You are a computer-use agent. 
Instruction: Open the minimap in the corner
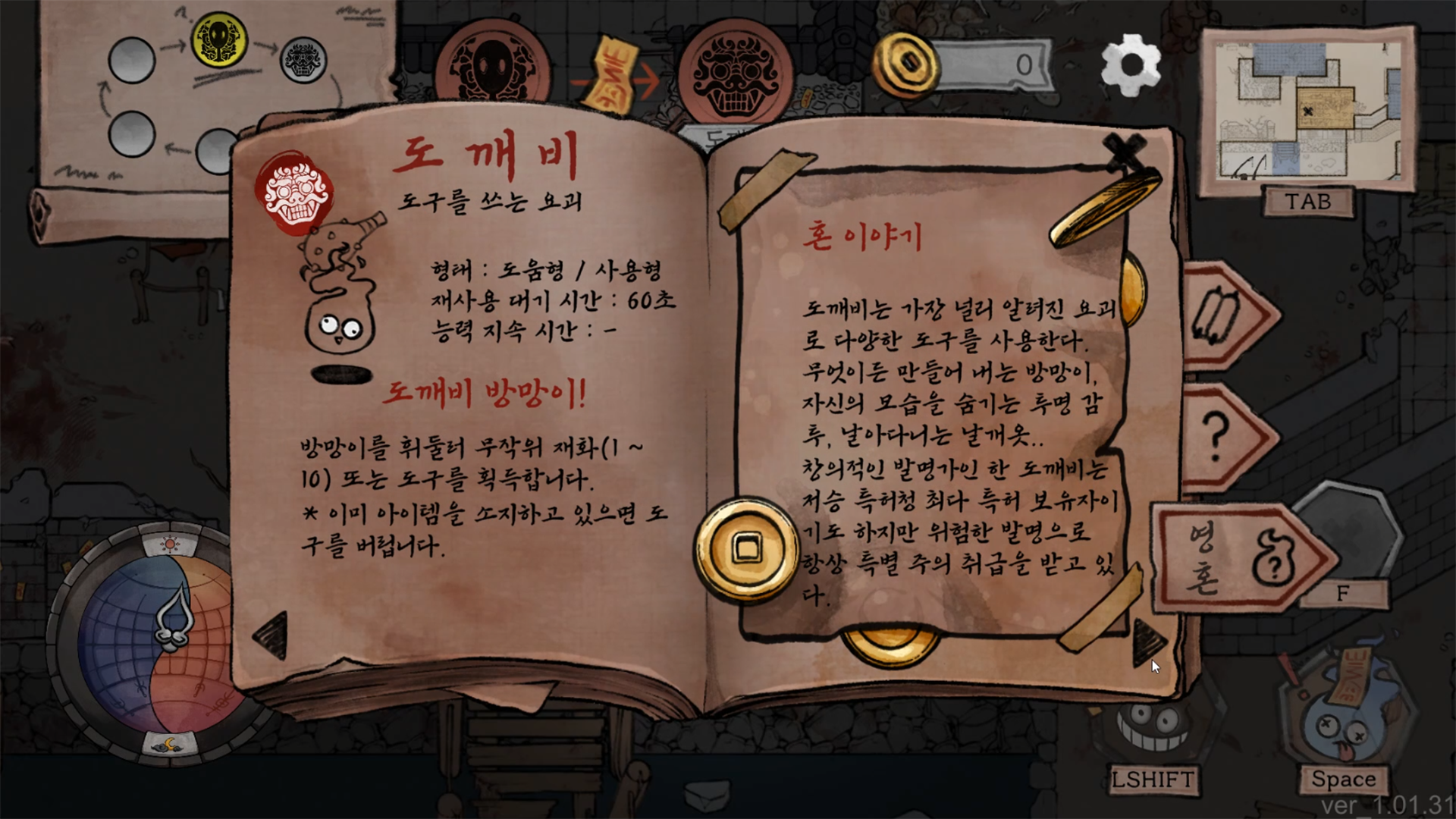[x=1308, y=110]
